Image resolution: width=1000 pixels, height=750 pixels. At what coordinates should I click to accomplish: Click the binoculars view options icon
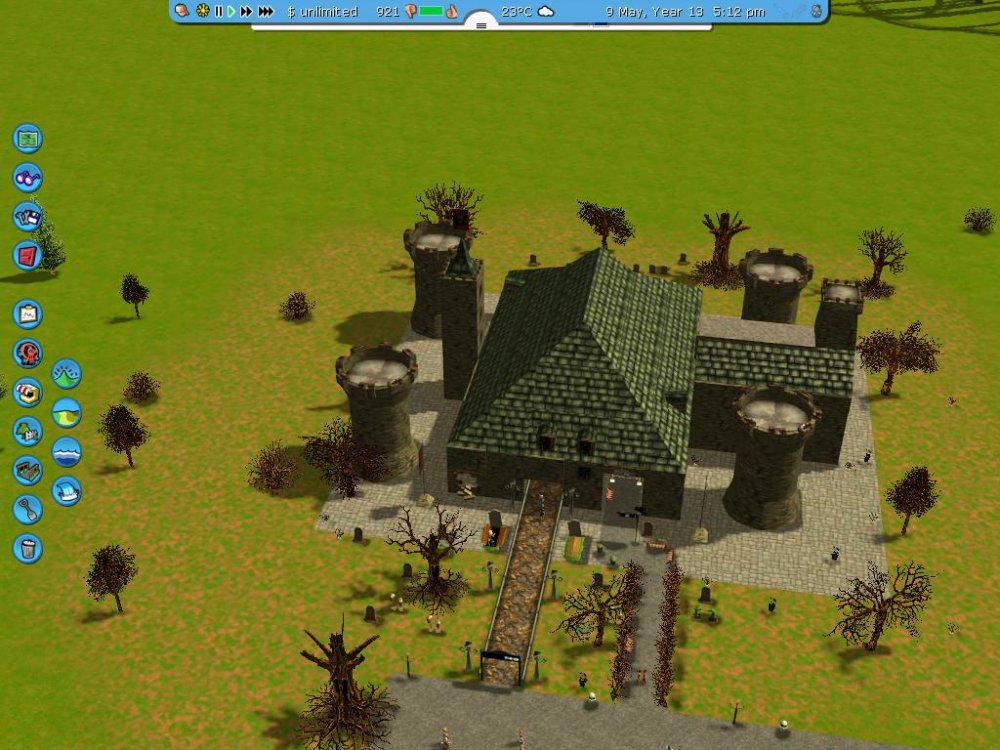(x=27, y=177)
